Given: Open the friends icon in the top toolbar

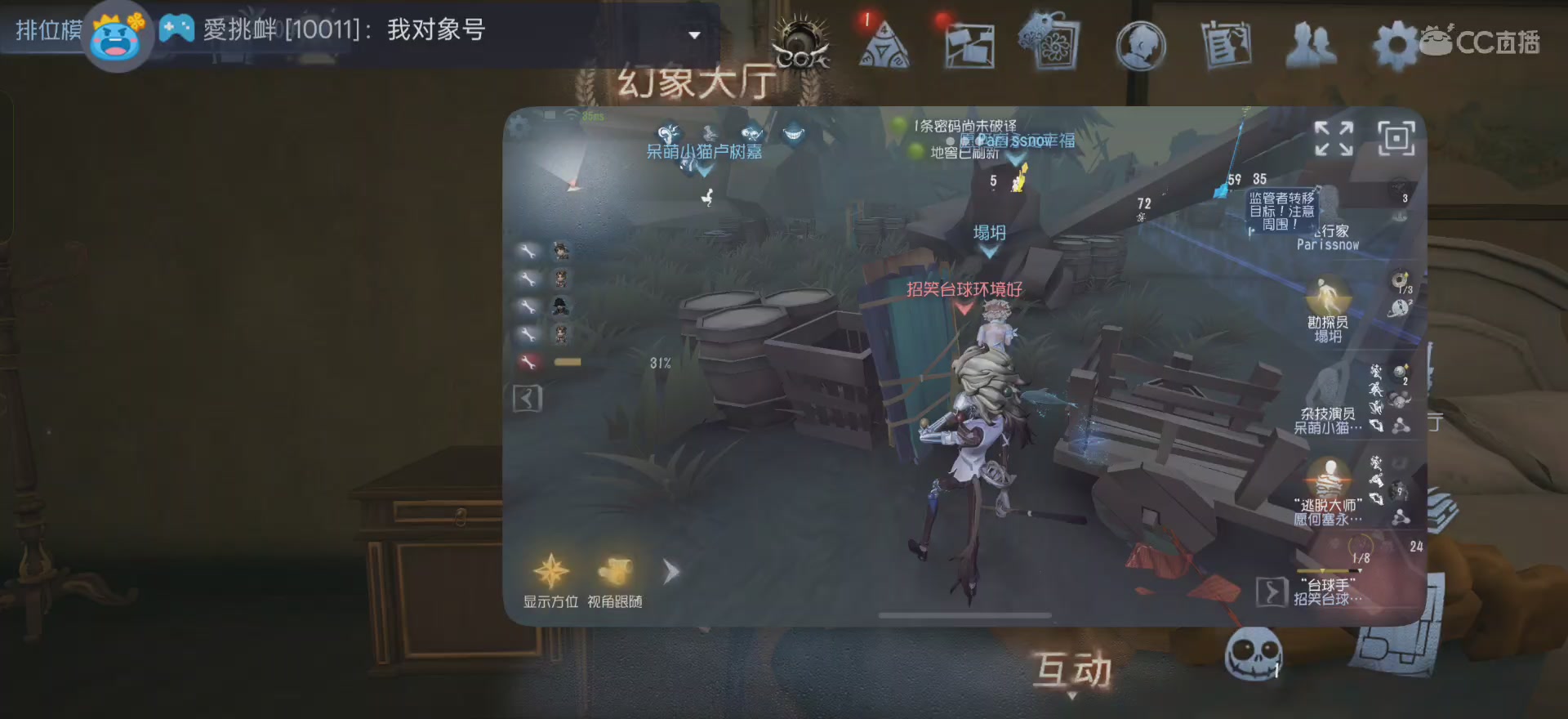Looking at the screenshot, I should click(1312, 45).
